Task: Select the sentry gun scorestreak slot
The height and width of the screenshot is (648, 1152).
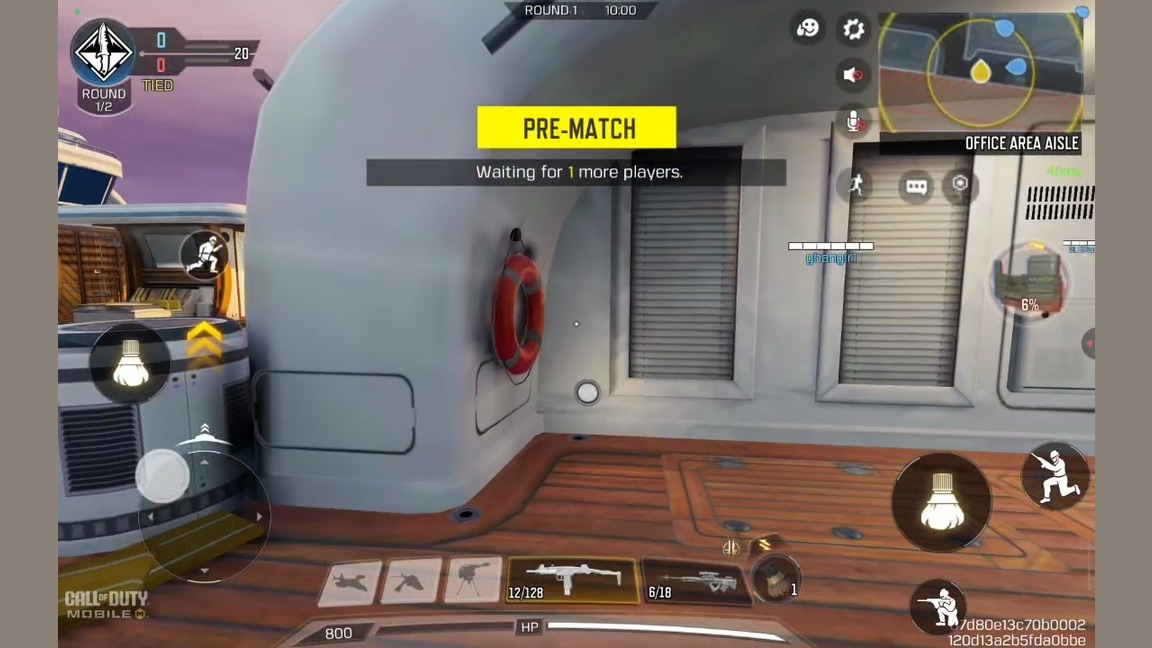Action: tap(472, 581)
